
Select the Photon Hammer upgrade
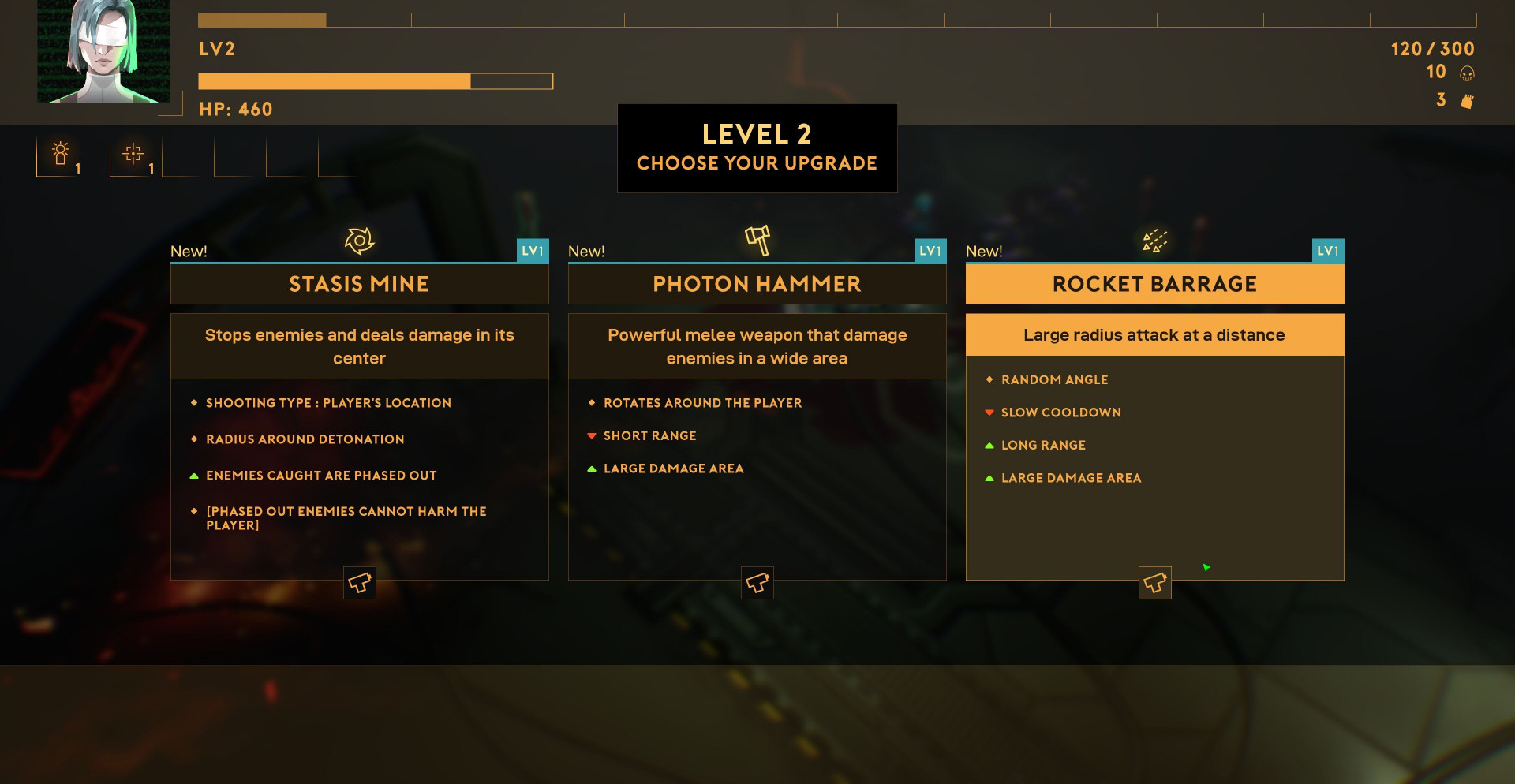pos(757,284)
